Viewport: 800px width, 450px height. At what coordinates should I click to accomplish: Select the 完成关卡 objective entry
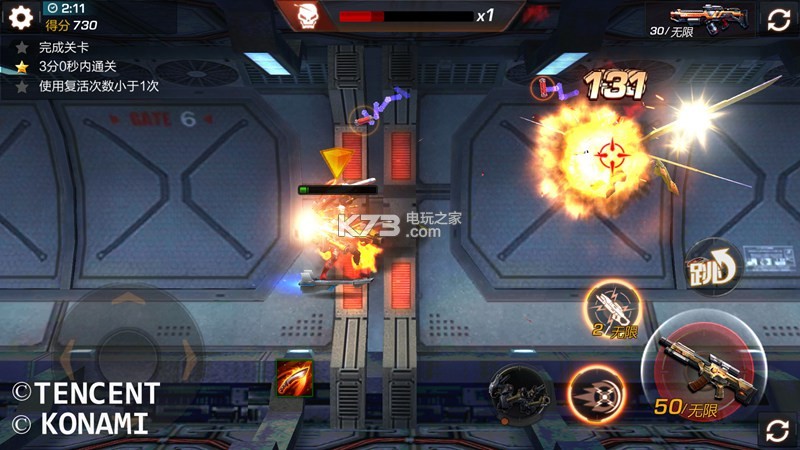(x=63, y=47)
